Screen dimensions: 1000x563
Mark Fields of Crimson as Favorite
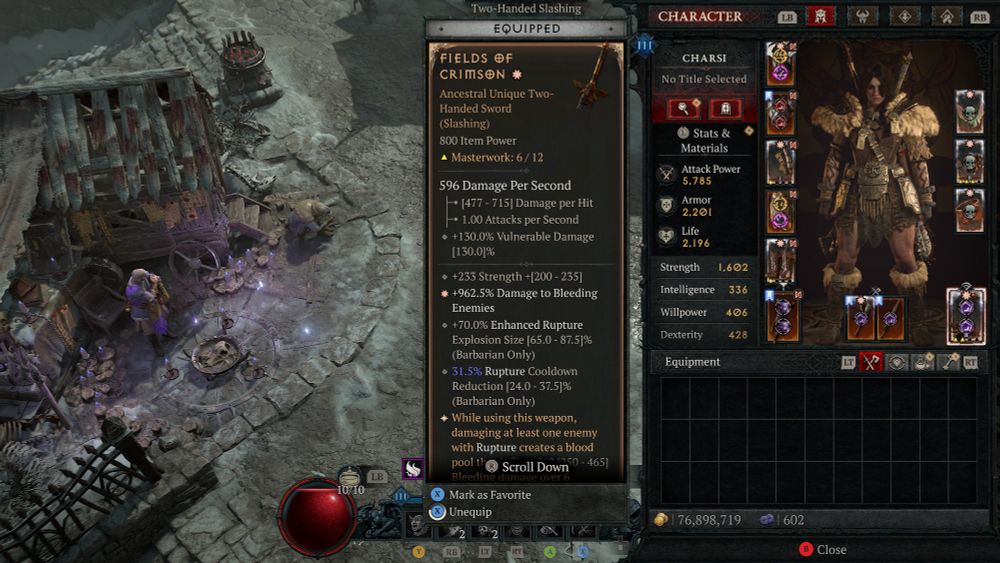(x=489, y=495)
